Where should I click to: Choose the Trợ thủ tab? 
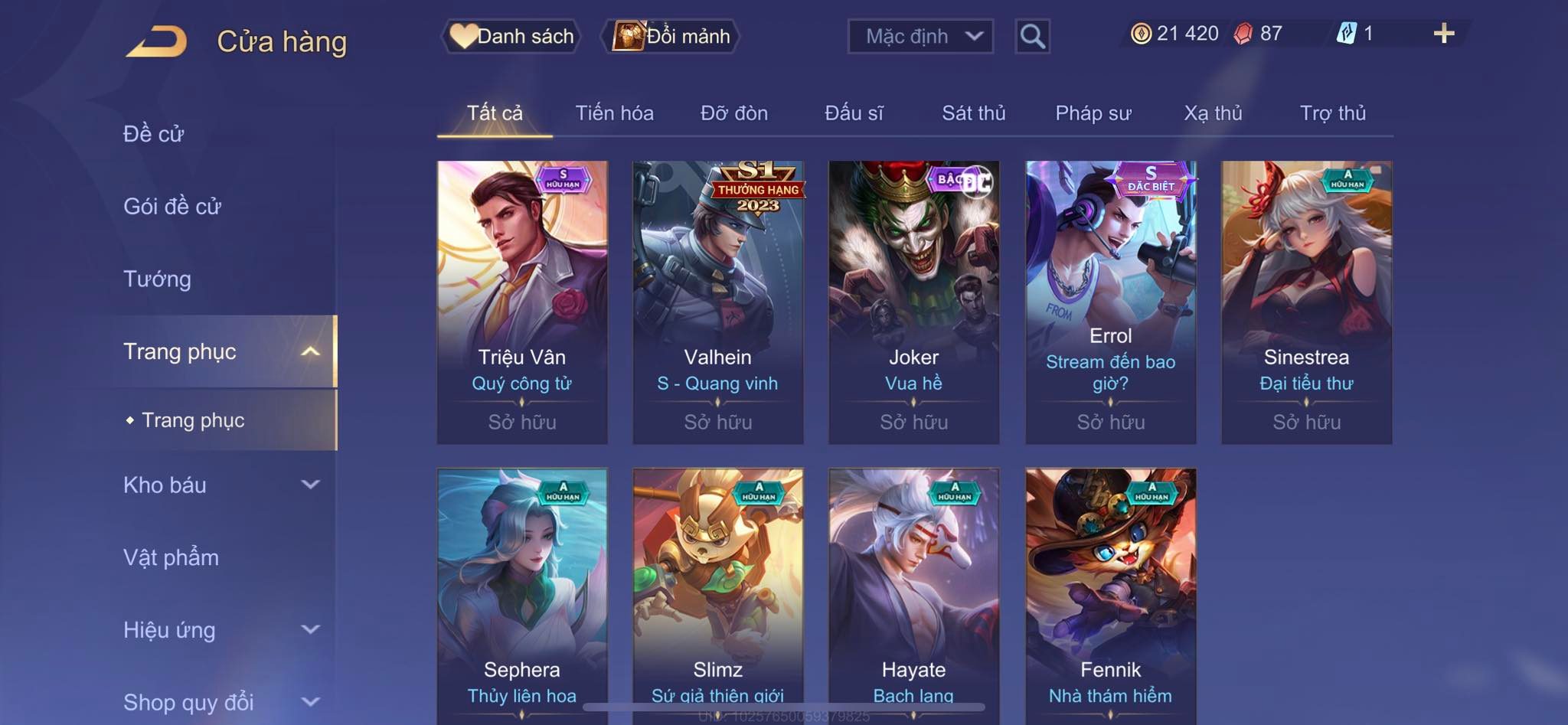[x=1332, y=113]
